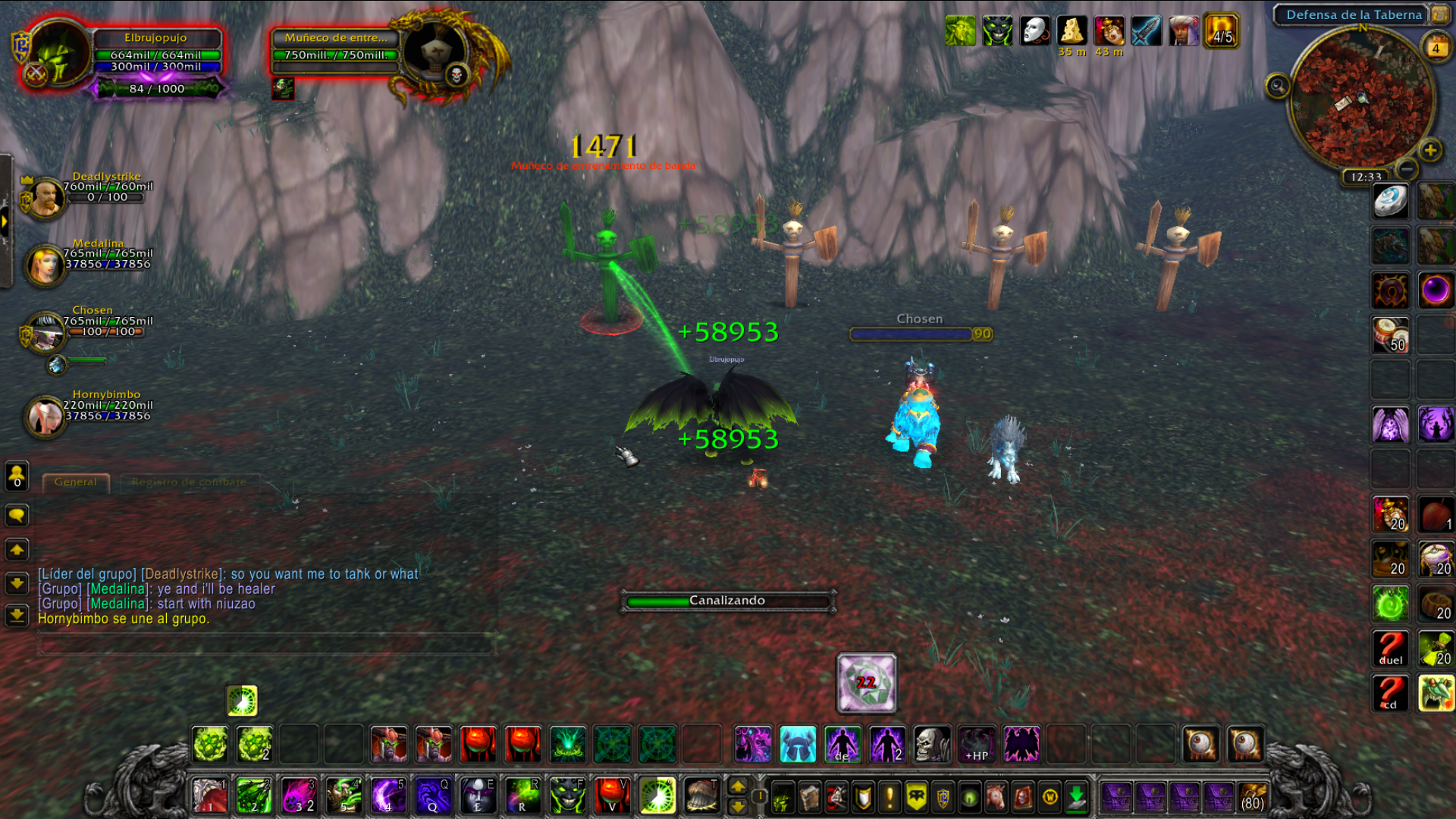Use the red apple item slot
The width and height of the screenshot is (1456, 819).
tap(1435, 515)
